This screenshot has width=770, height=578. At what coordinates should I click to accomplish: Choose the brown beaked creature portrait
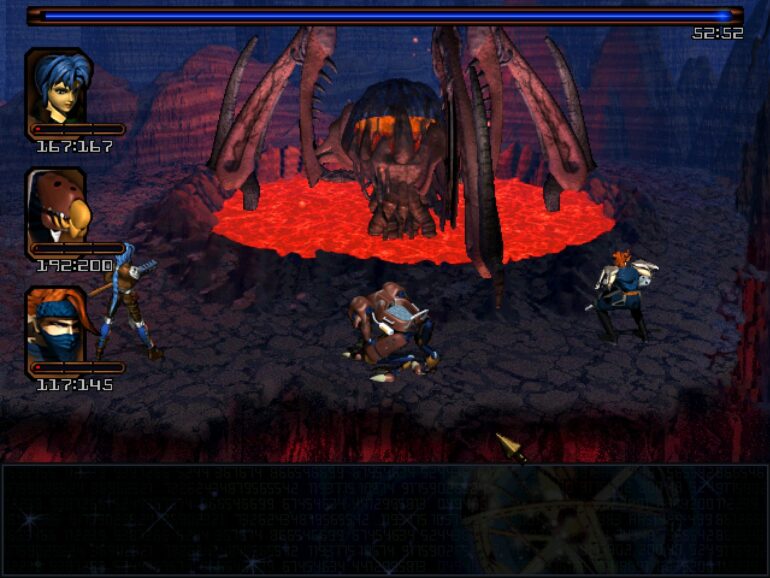click(58, 207)
